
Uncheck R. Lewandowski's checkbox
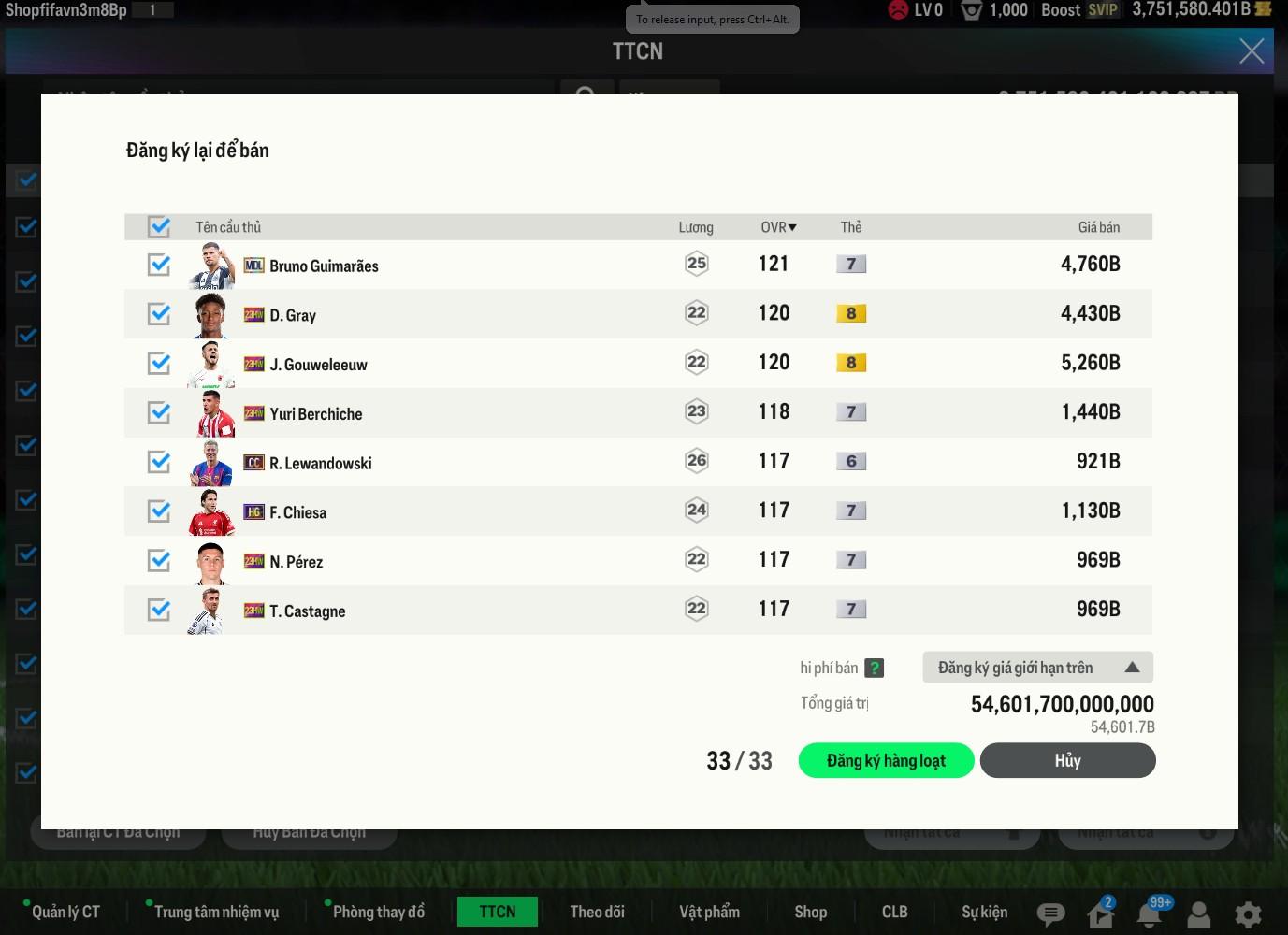159,462
